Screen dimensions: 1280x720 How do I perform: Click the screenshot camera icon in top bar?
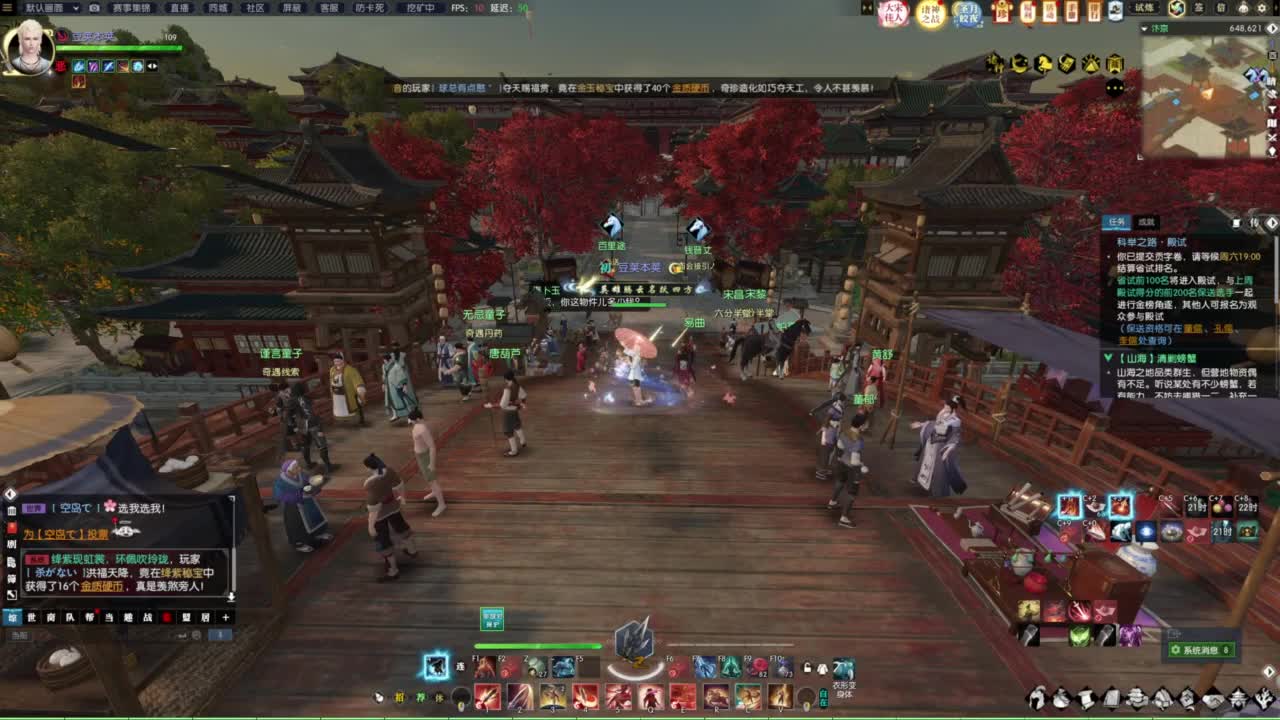click(92, 8)
